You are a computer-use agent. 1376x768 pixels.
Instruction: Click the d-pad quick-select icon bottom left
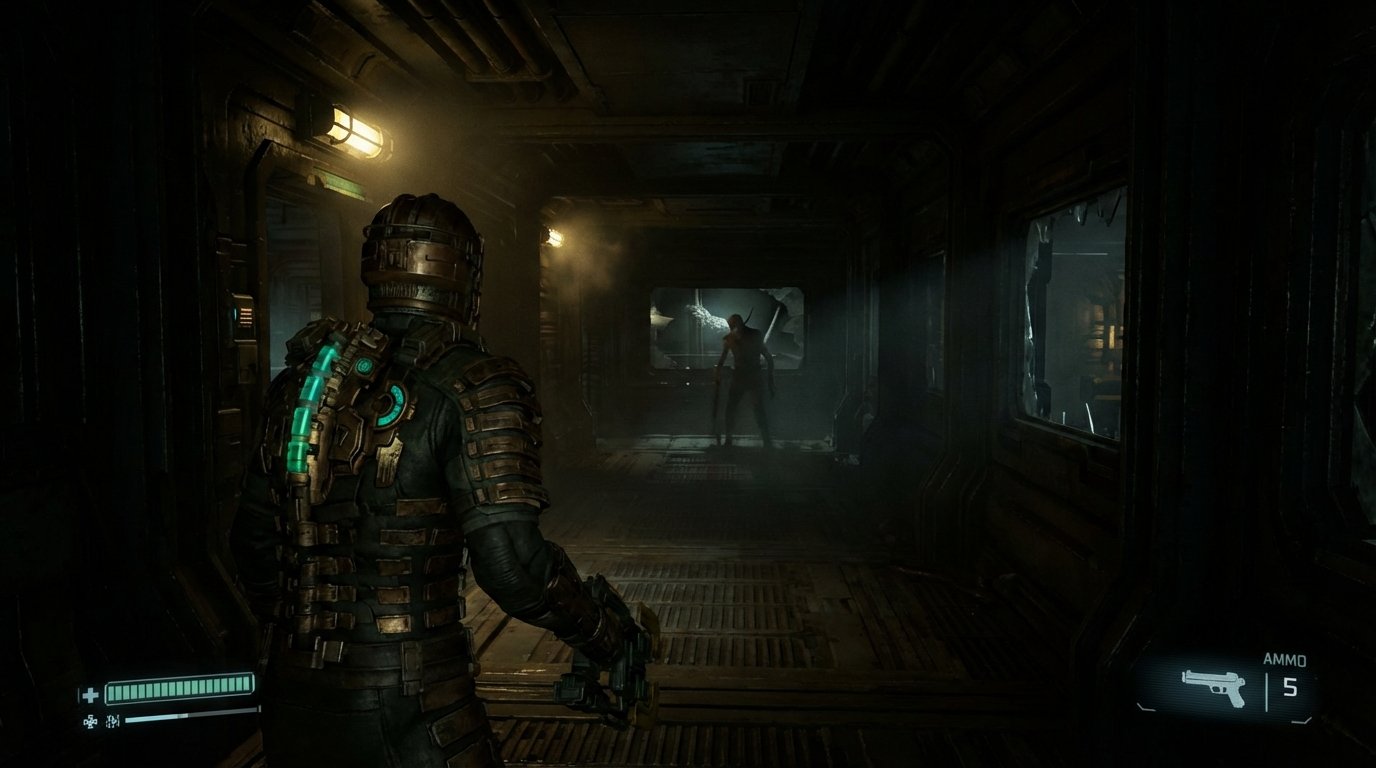(91, 719)
